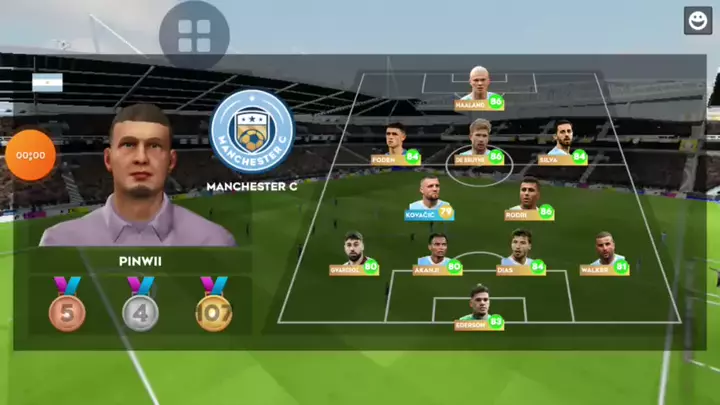The height and width of the screenshot is (405, 720).
Task: Select Kovačić's player card
Action: click(x=430, y=199)
